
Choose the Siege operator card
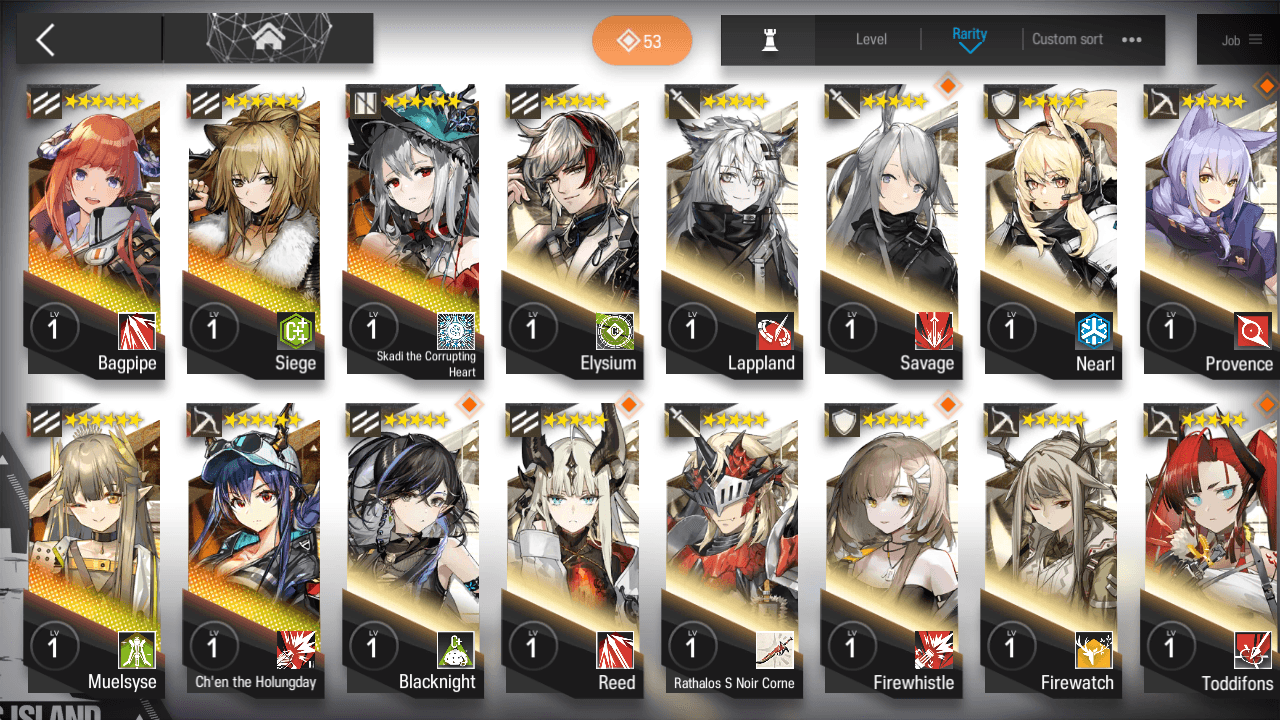253,230
